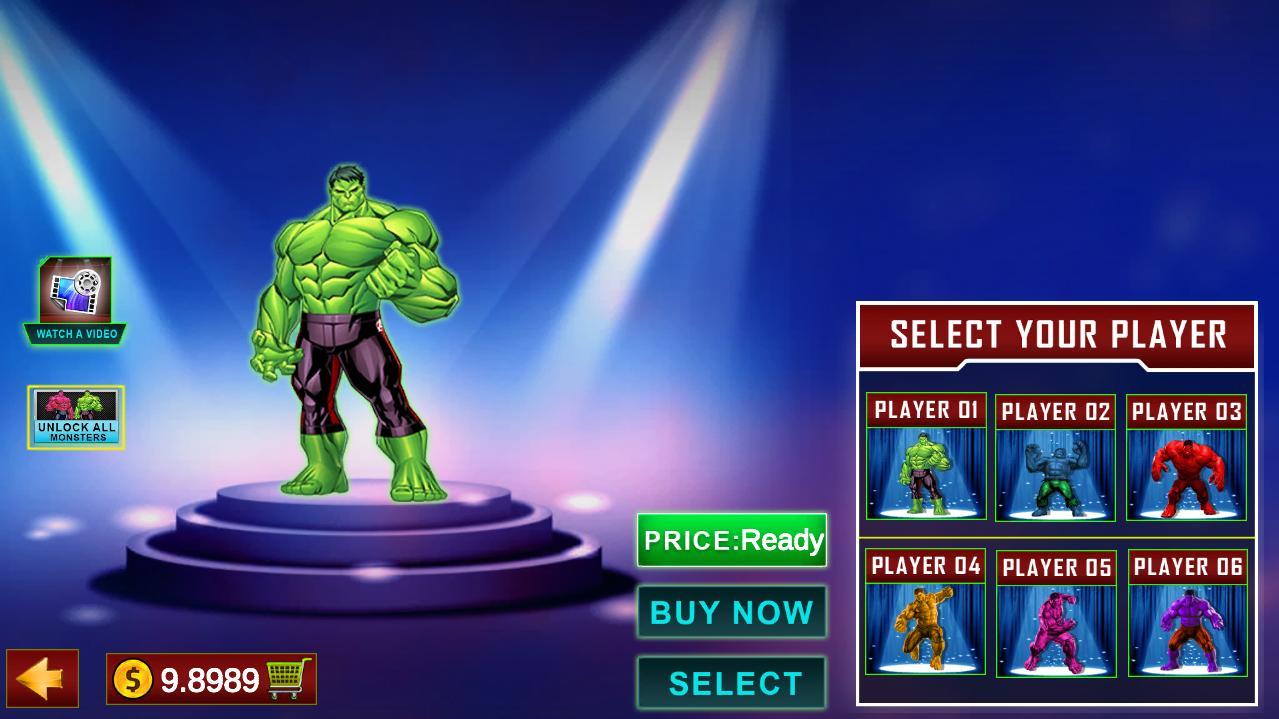Confirm character with the Select button
The height and width of the screenshot is (719, 1279).
tap(732, 683)
